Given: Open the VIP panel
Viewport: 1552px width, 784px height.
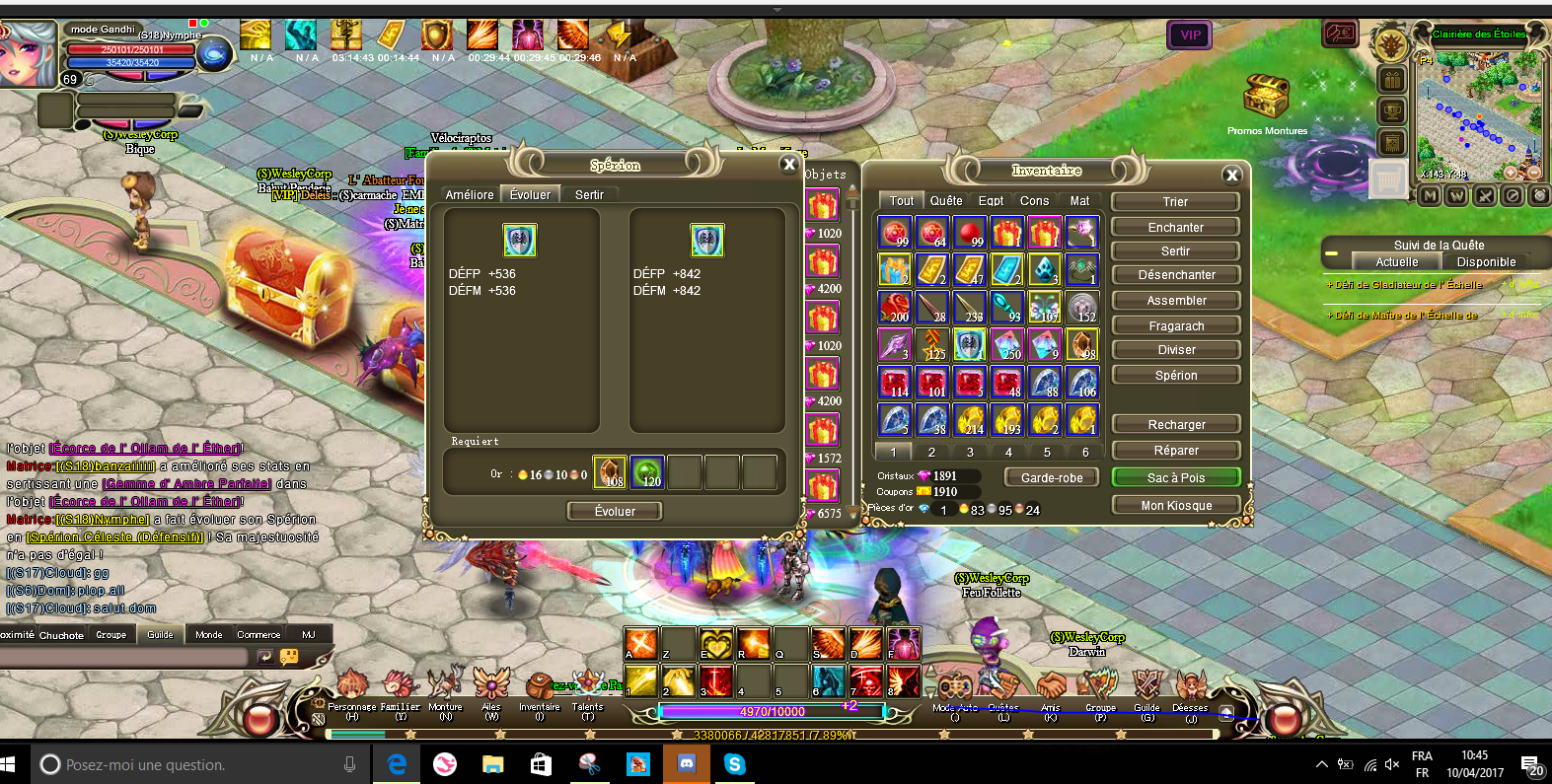Looking at the screenshot, I should [x=1190, y=36].
